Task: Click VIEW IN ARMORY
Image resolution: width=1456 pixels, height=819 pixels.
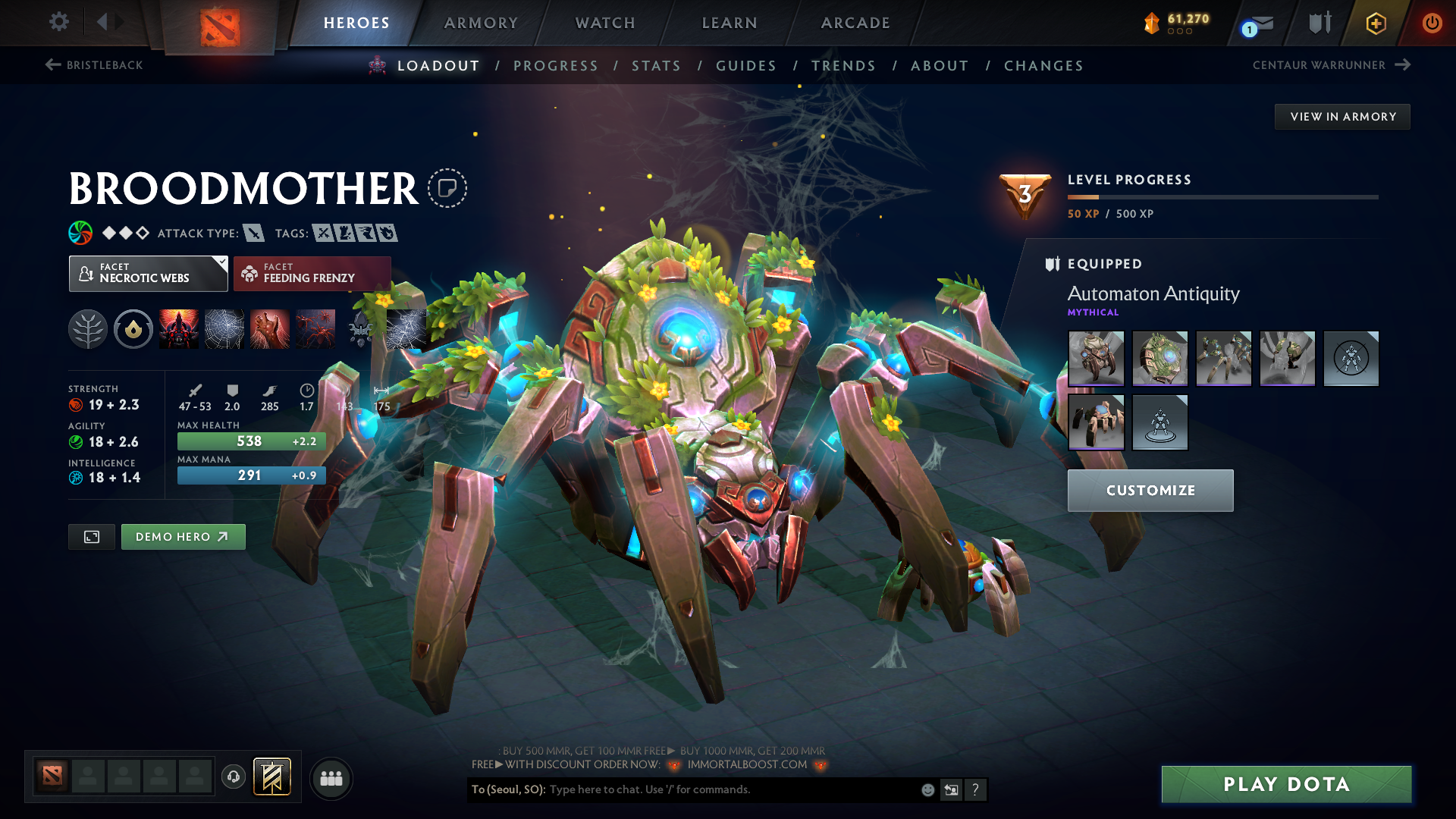Action: pos(1342,116)
